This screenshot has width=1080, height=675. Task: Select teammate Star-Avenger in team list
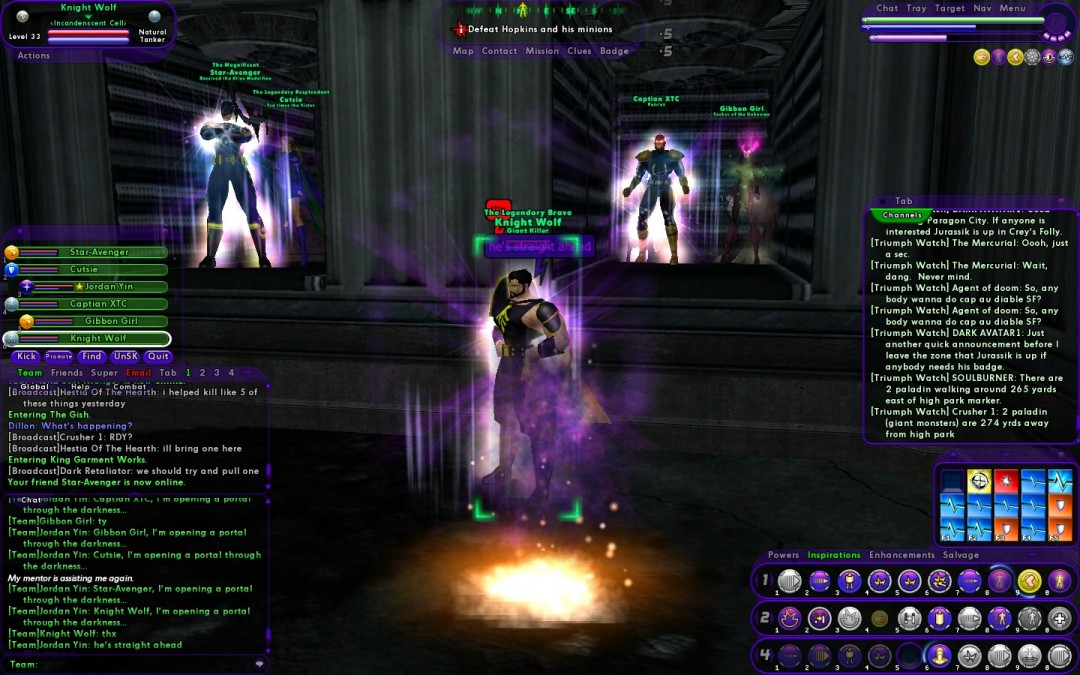click(99, 253)
